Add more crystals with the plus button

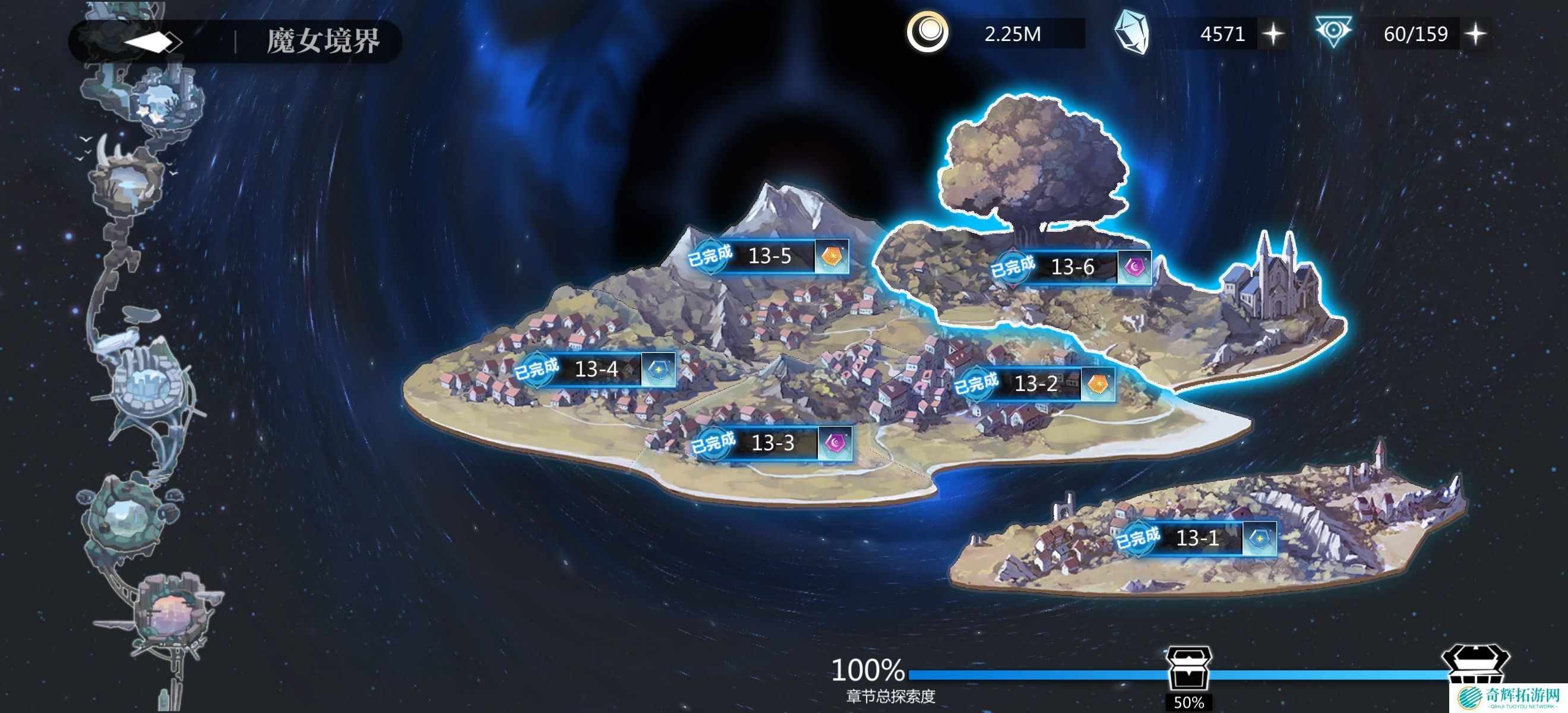(1273, 34)
